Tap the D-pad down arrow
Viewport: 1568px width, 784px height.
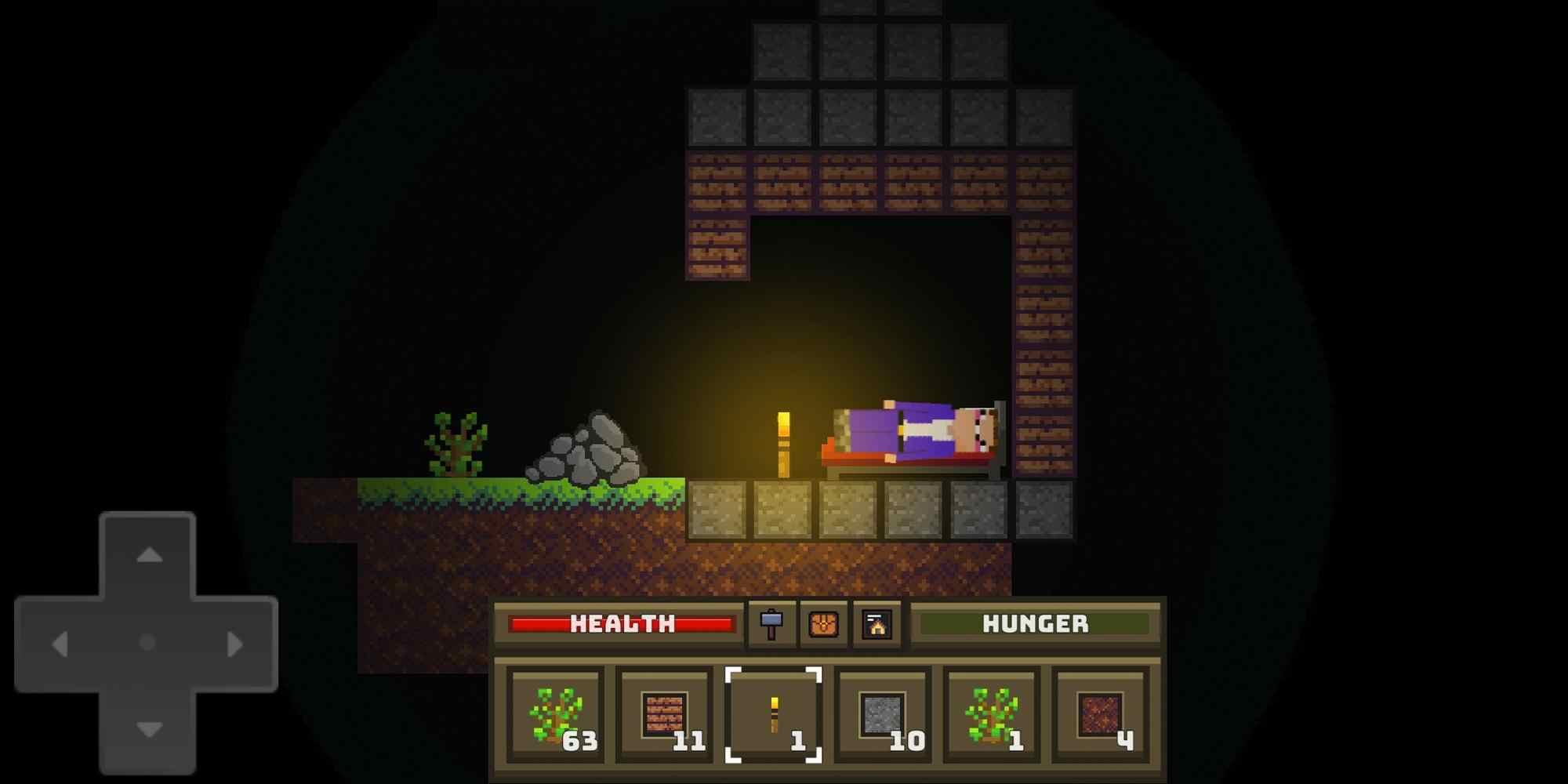149,730
